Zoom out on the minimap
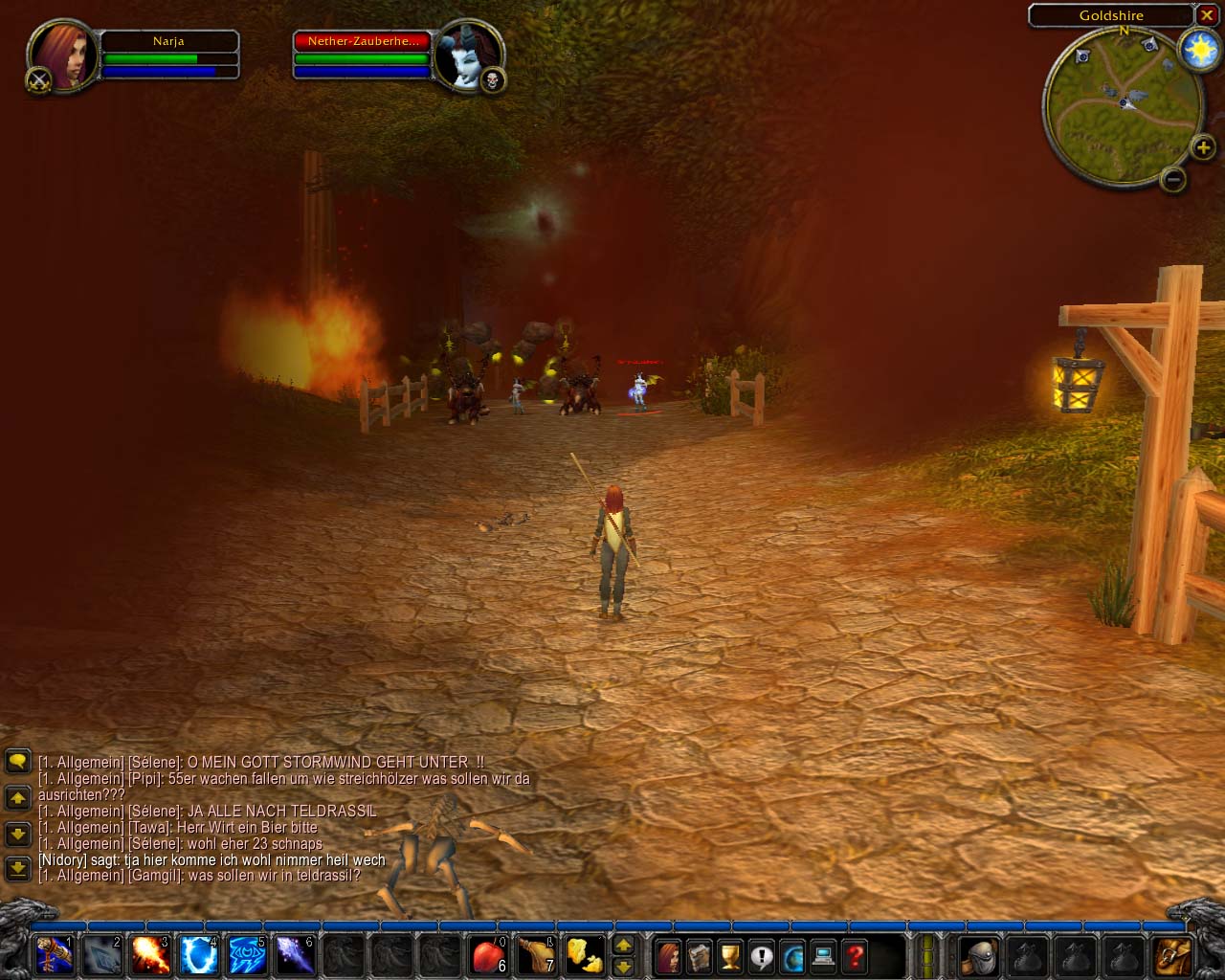 (x=1173, y=179)
